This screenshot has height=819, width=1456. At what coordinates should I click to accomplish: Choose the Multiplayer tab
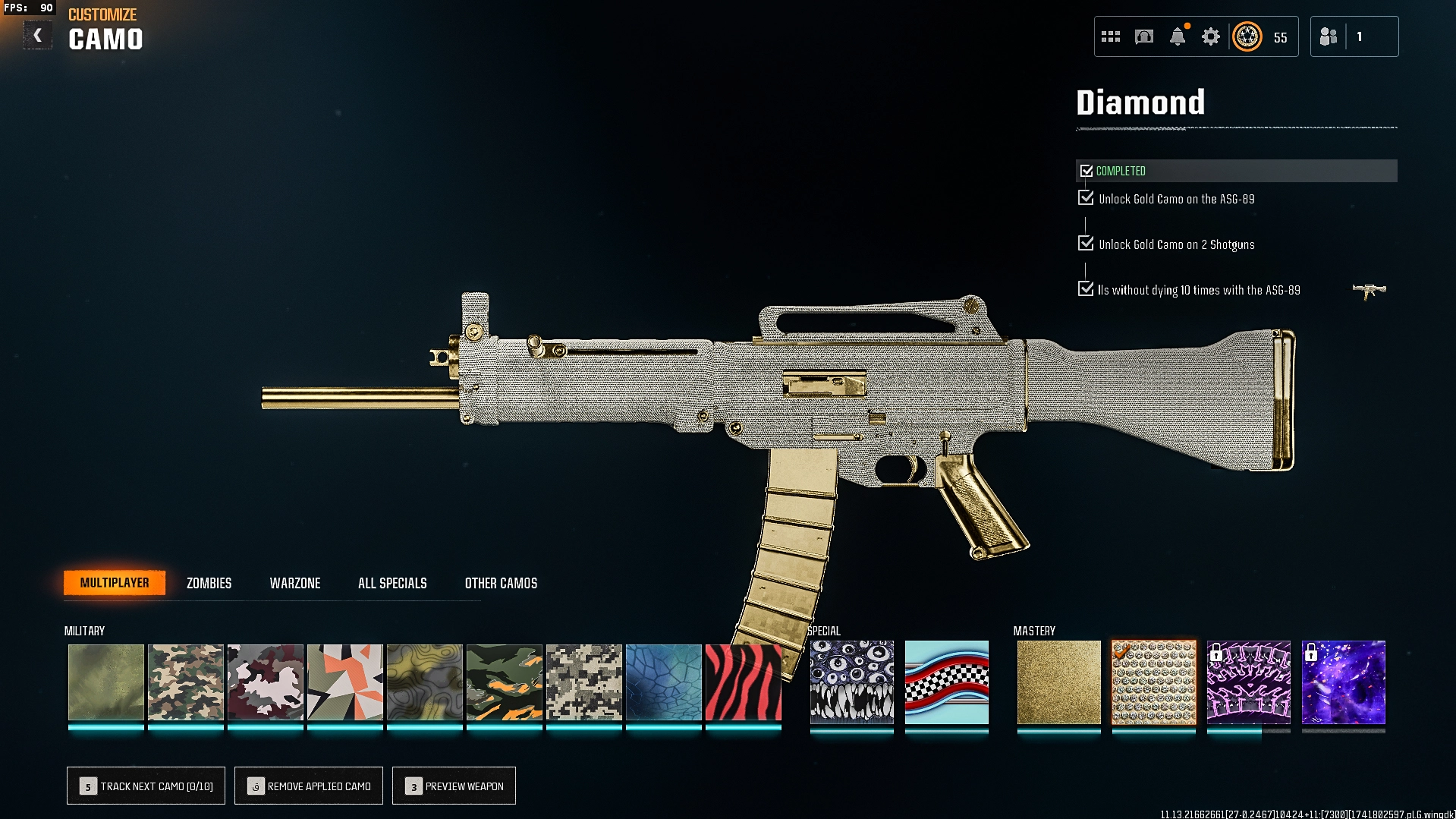(x=115, y=583)
